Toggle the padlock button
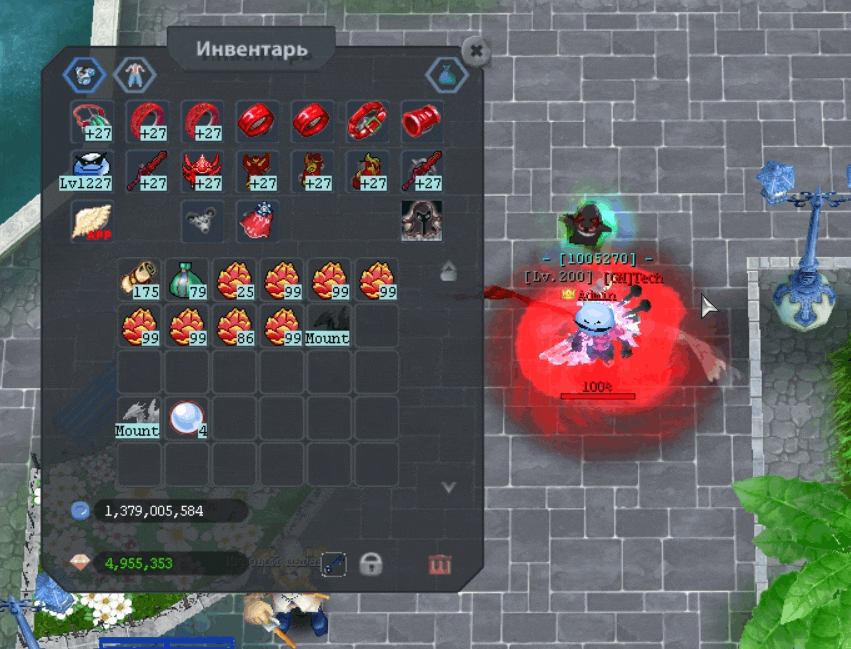Image resolution: width=851 pixels, height=649 pixels. [371, 564]
